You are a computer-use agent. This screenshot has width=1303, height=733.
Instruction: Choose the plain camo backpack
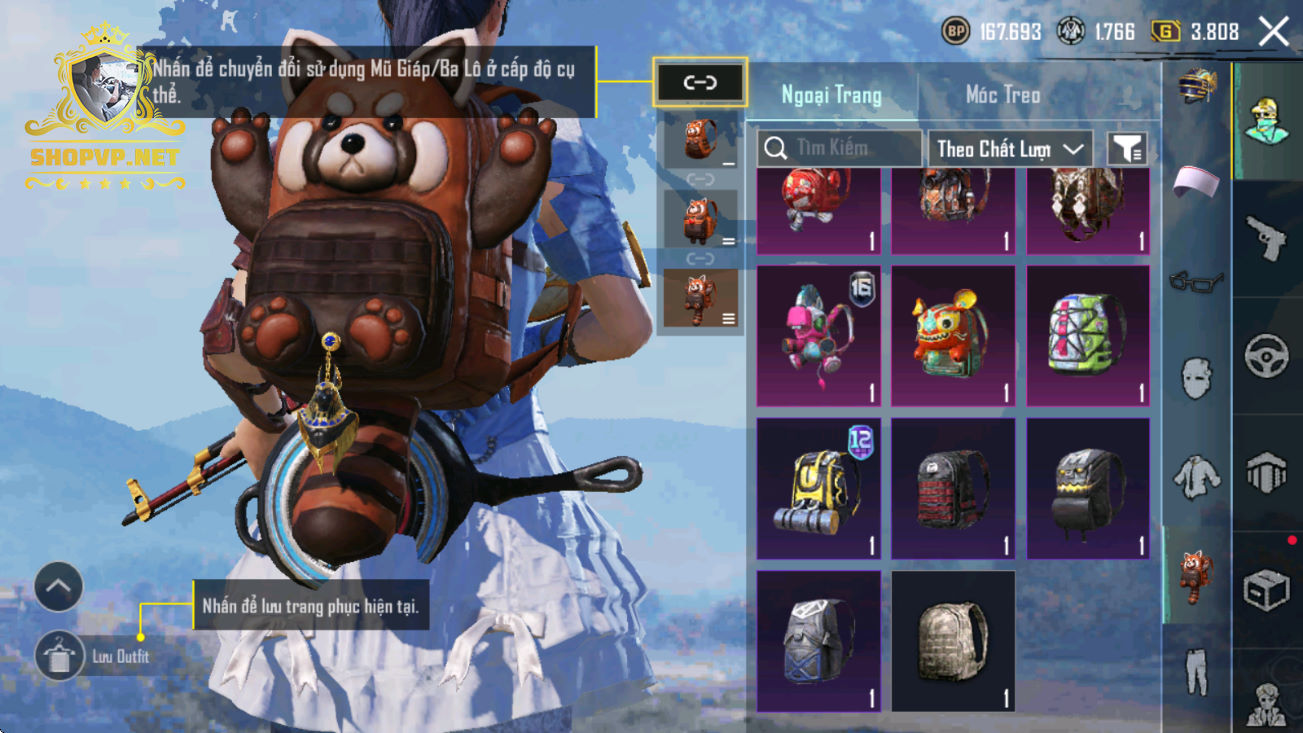pyautogui.click(x=953, y=641)
